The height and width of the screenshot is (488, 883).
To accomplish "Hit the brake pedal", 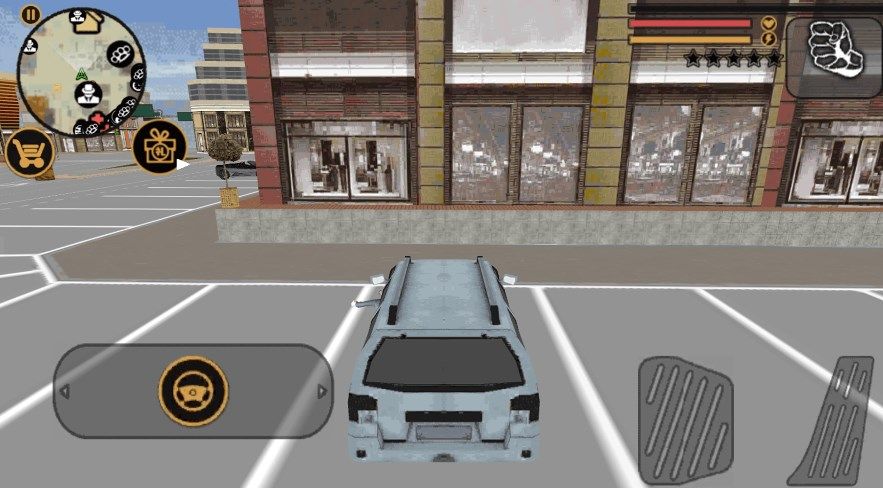I will coord(685,418).
